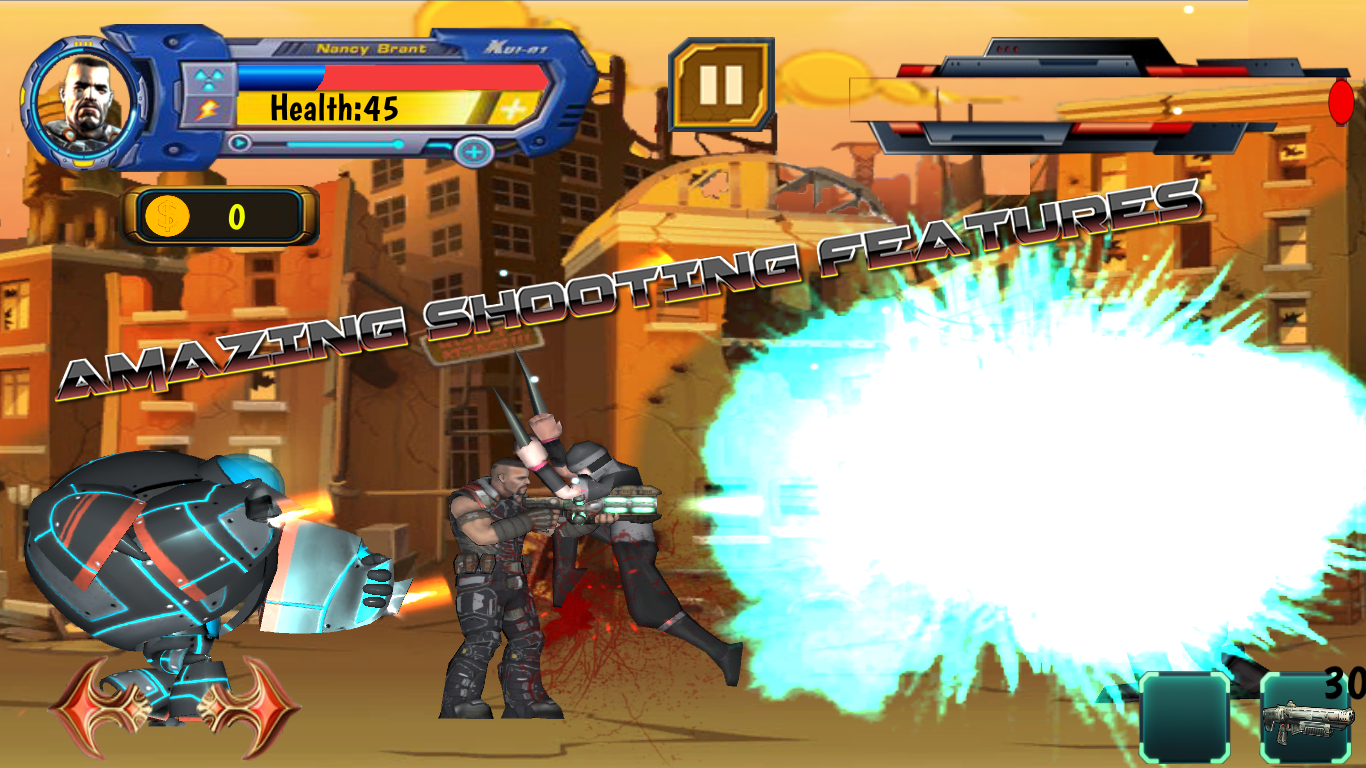Tap the lightning bolt power icon
1366x768 pixels.
207,110
